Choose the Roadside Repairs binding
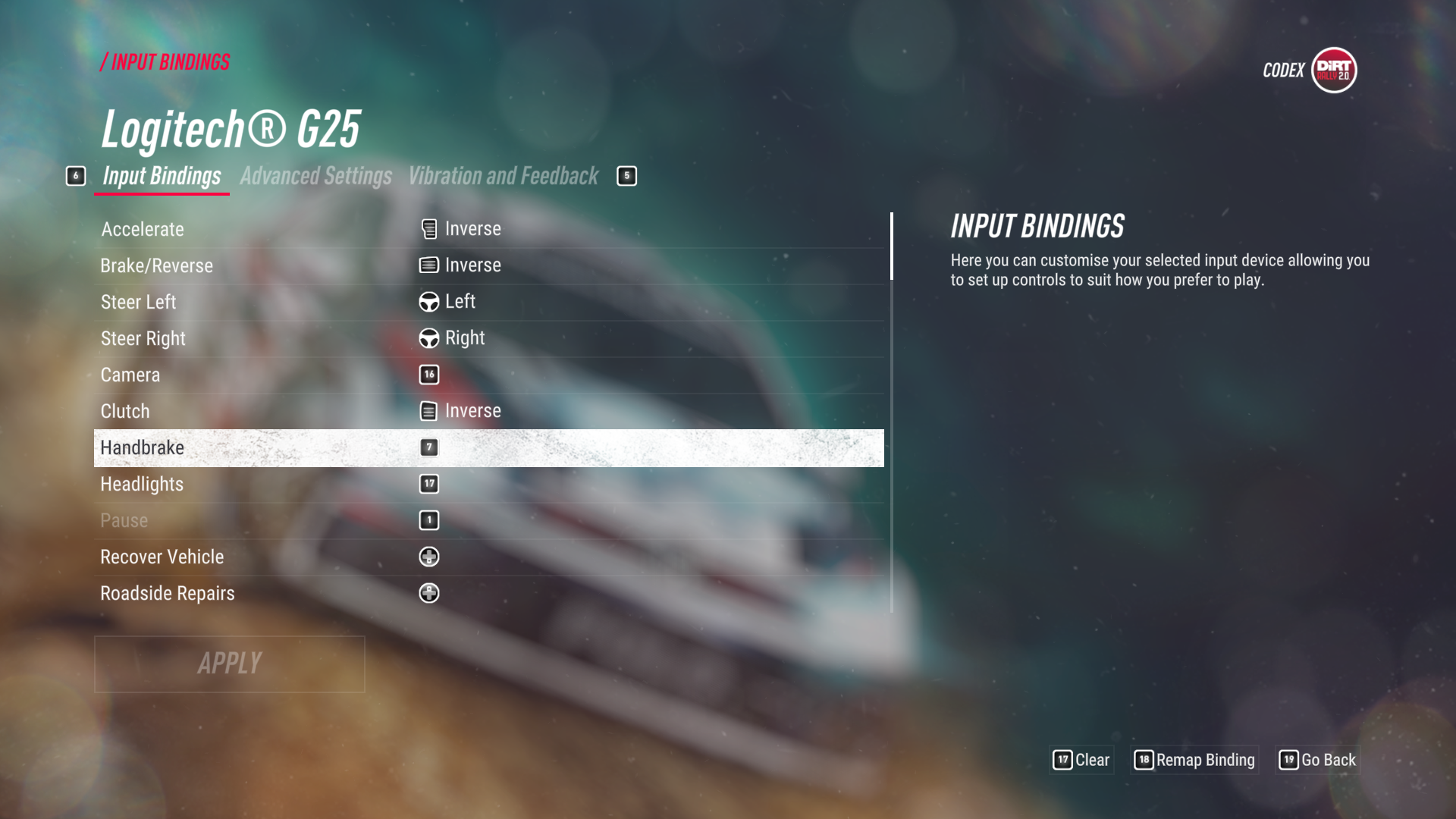 [488, 593]
